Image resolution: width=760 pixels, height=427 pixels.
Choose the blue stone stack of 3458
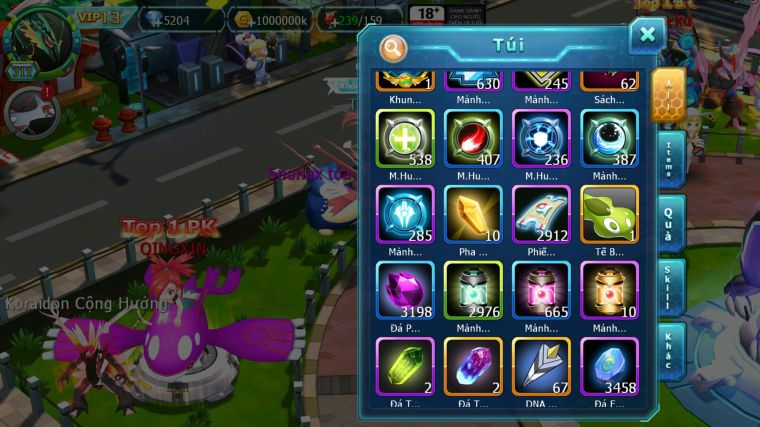[x=609, y=366]
